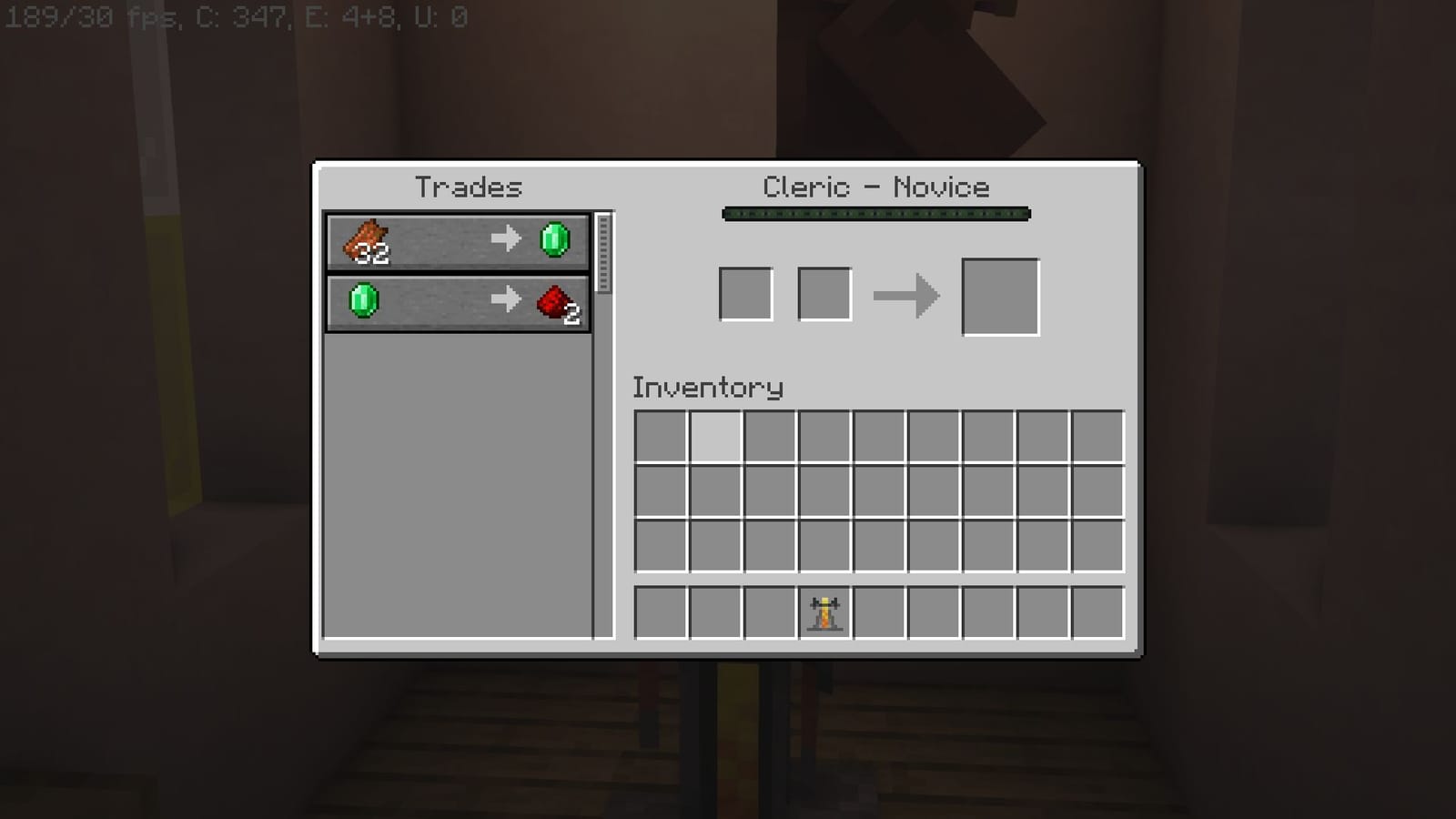The width and height of the screenshot is (1456, 819).
Task: Select the rotten flesh to emerald trade
Action: tap(455, 240)
